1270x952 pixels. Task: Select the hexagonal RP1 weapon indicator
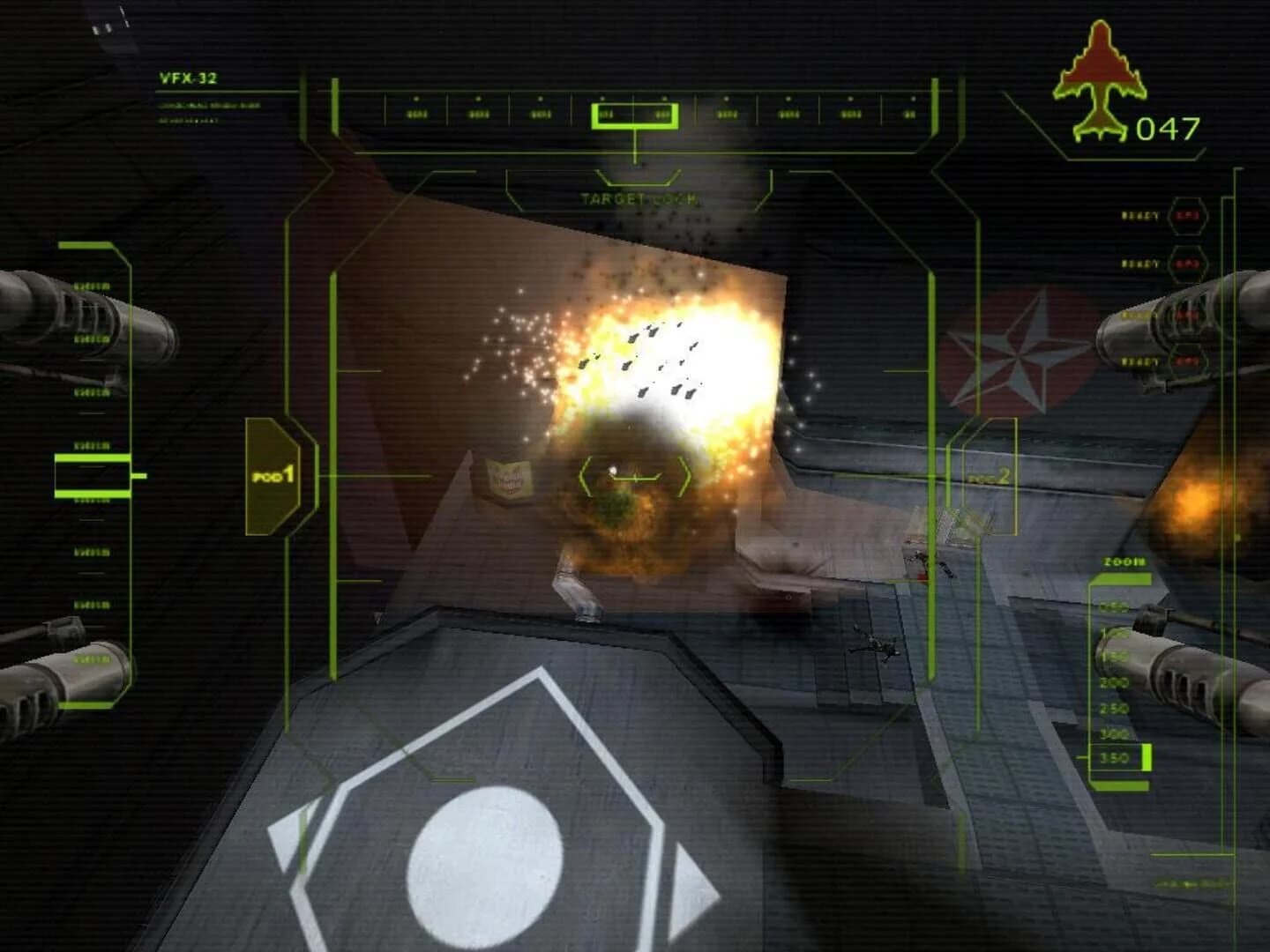pos(1188,219)
